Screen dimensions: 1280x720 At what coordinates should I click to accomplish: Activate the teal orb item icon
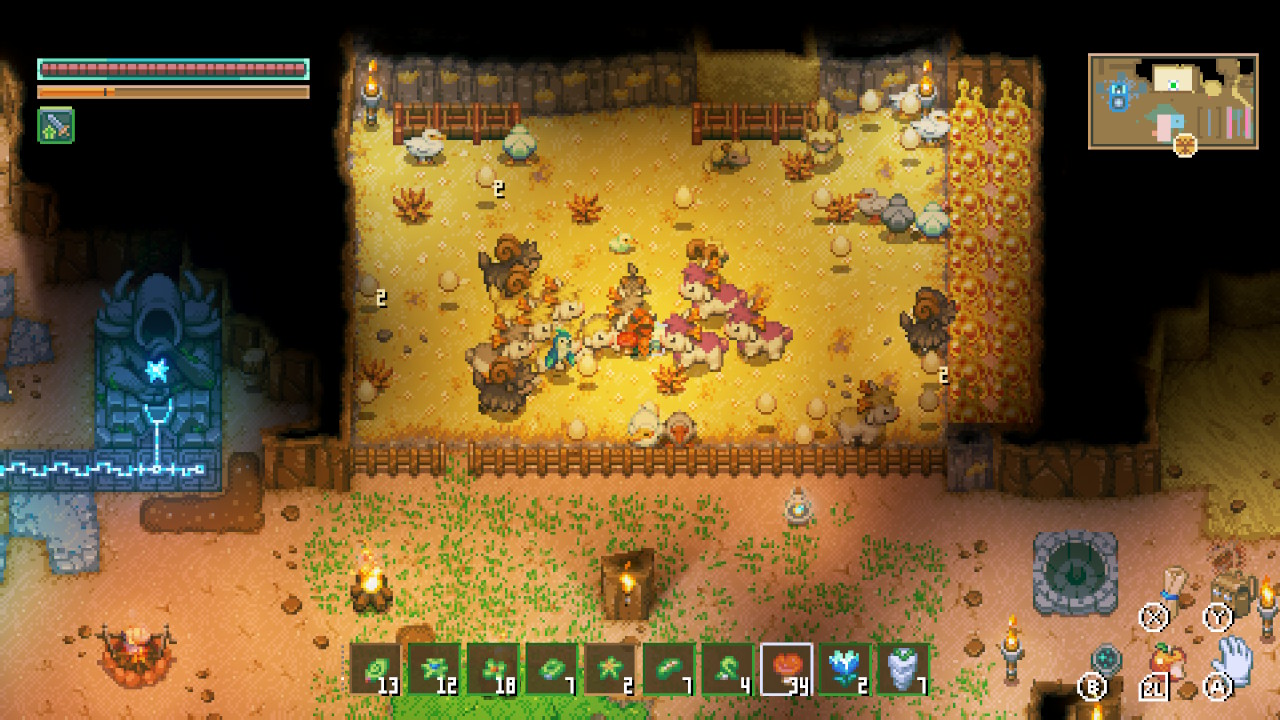point(1106,660)
